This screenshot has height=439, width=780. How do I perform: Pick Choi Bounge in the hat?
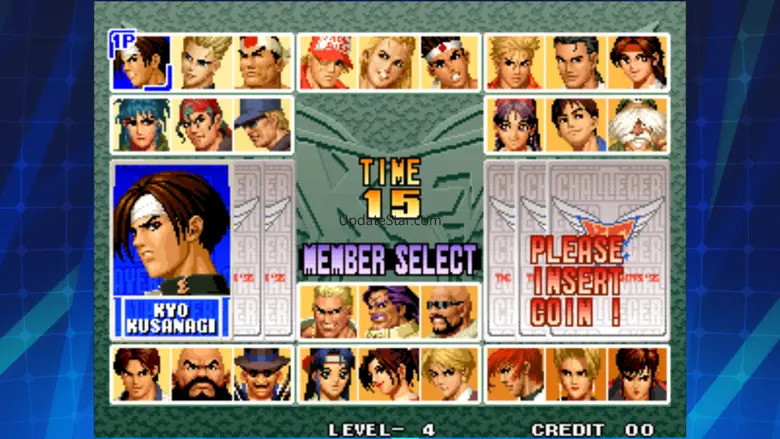(262, 374)
